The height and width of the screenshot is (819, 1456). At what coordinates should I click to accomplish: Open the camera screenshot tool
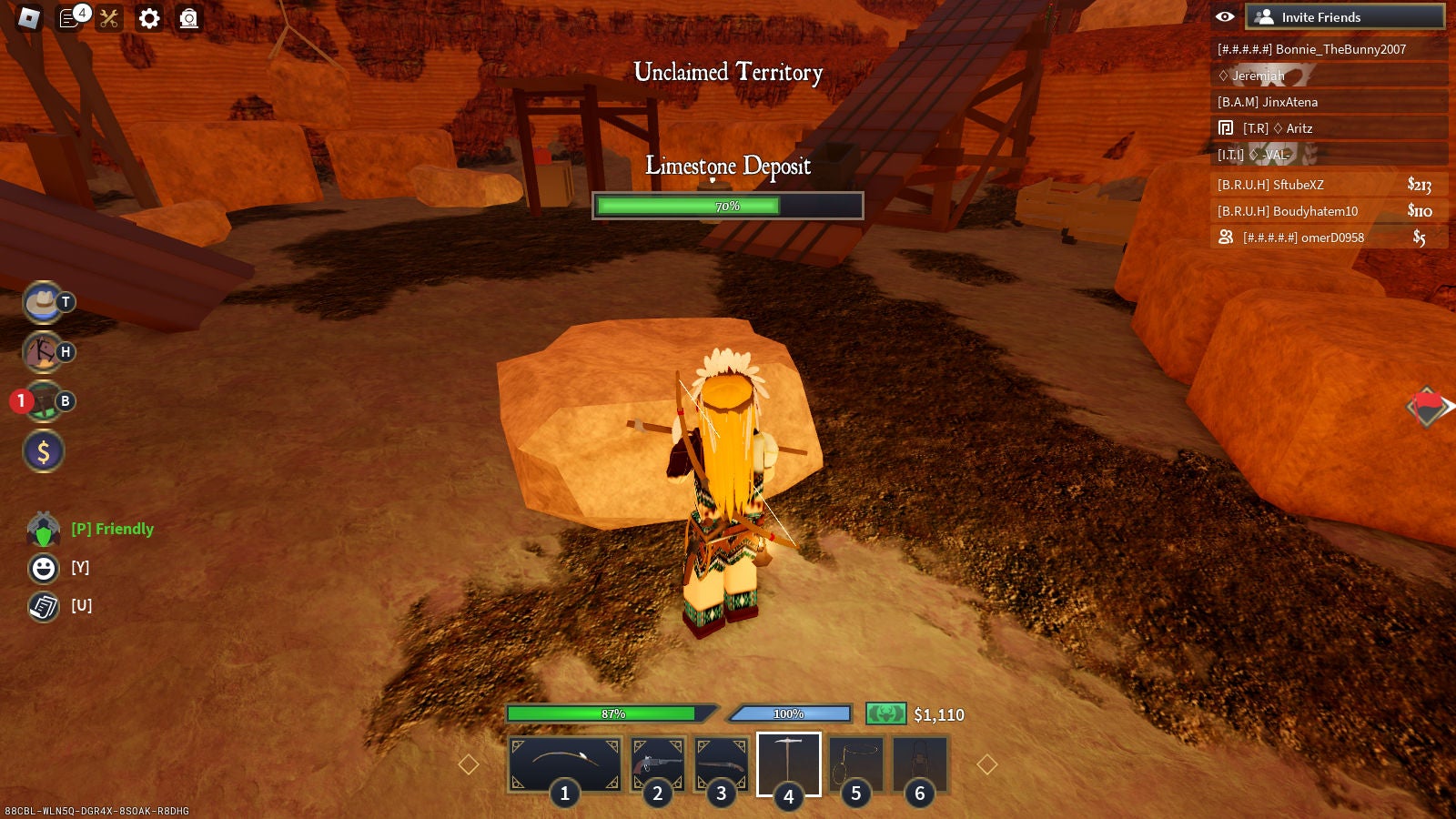188,18
